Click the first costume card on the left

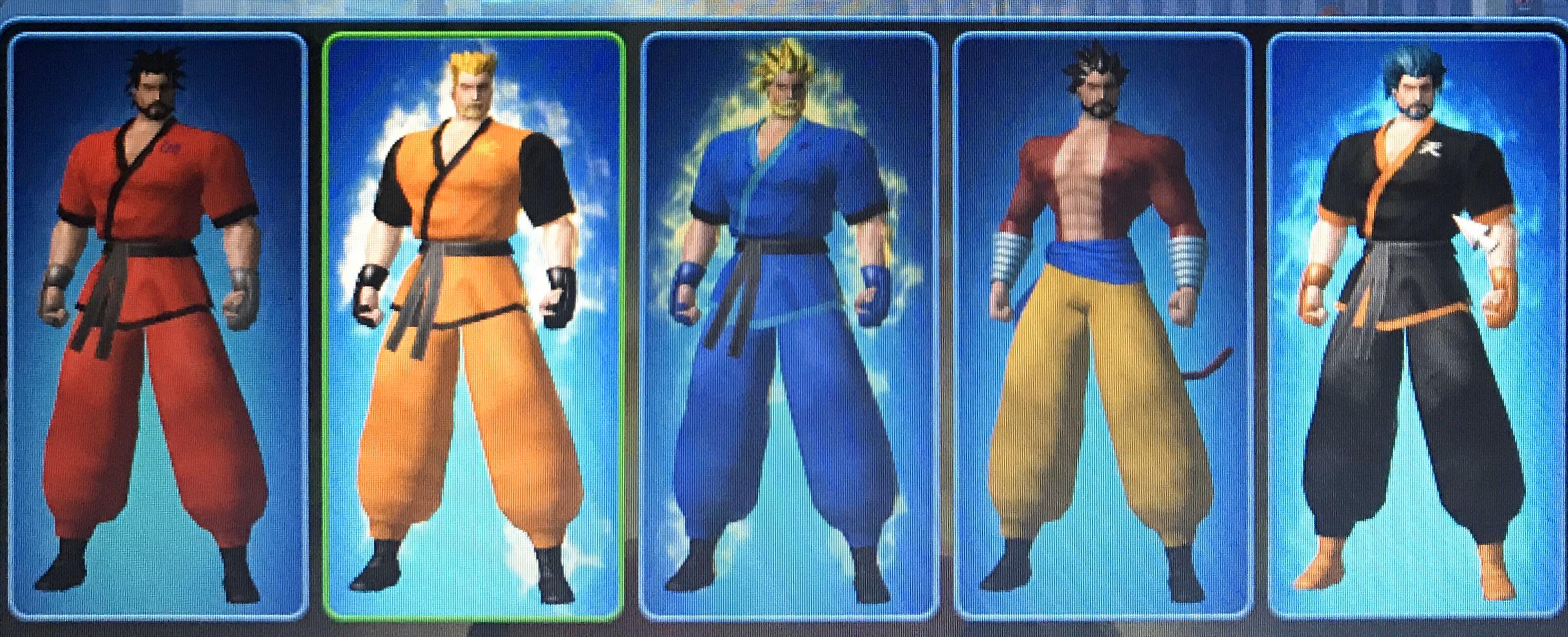point(155,316)
